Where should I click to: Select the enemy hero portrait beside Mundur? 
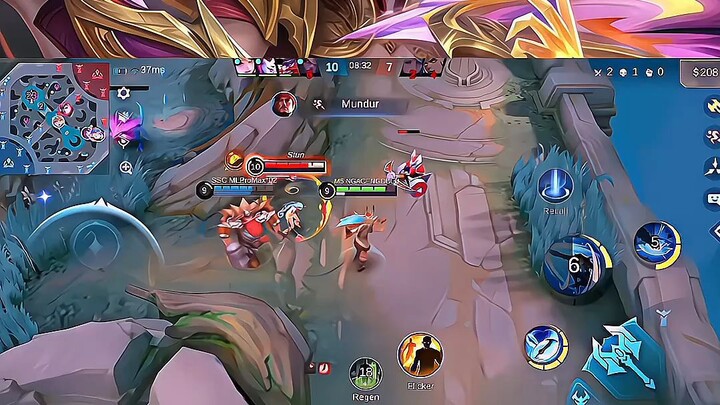pos(286,103)
